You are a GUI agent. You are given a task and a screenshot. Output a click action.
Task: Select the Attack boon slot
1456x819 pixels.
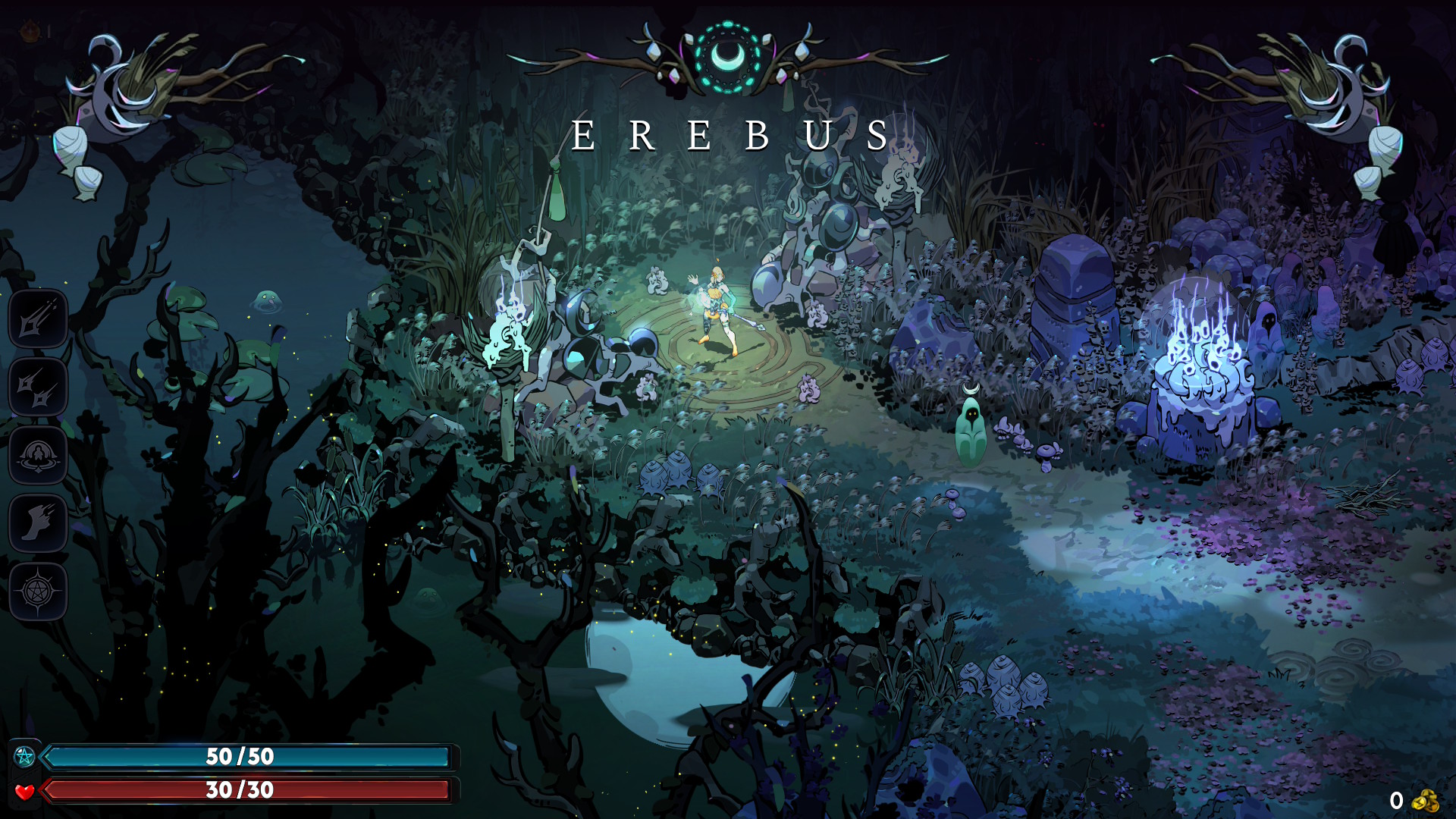point(38,319)
